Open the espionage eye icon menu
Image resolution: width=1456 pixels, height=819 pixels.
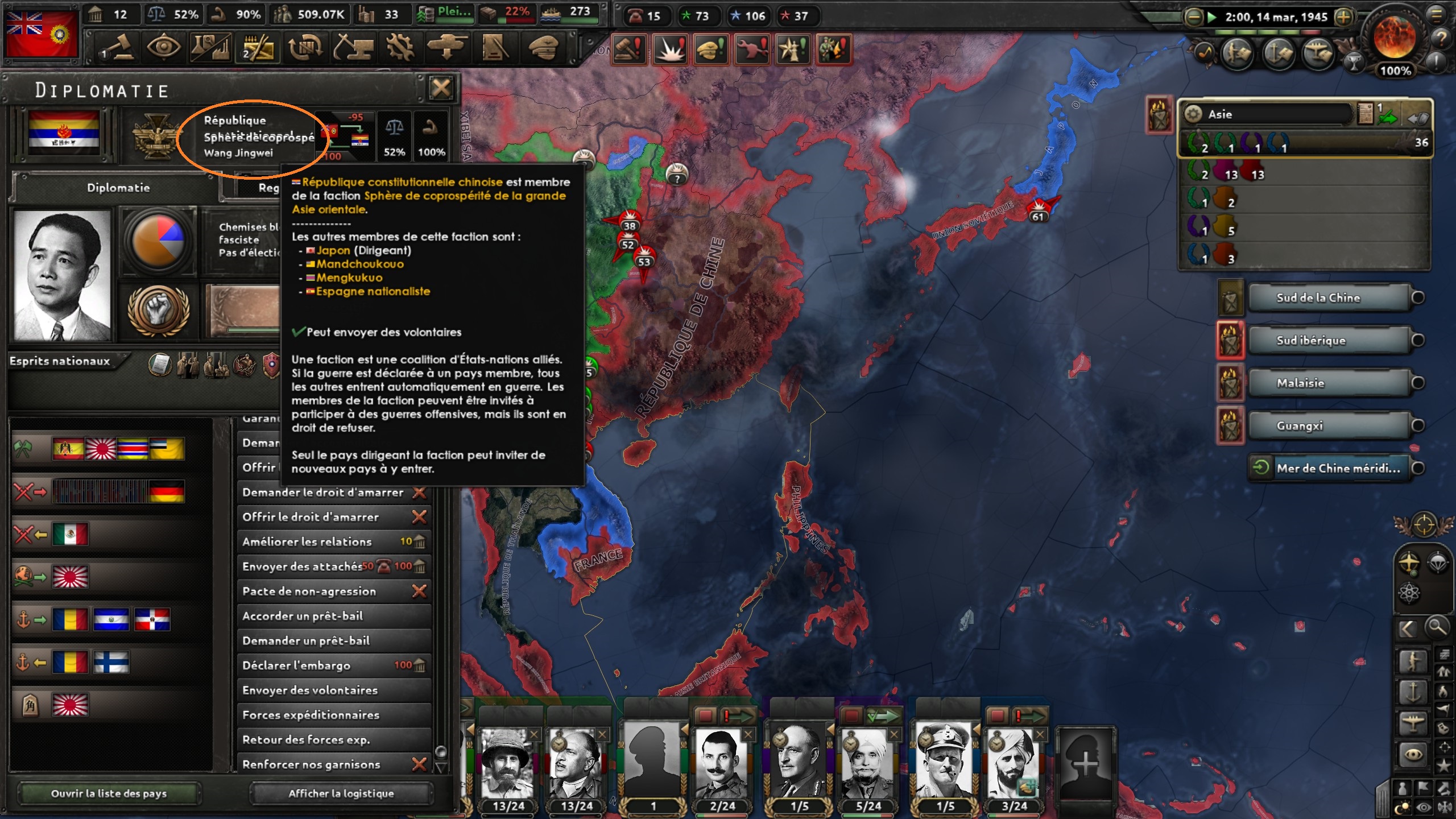pos(164,48)
